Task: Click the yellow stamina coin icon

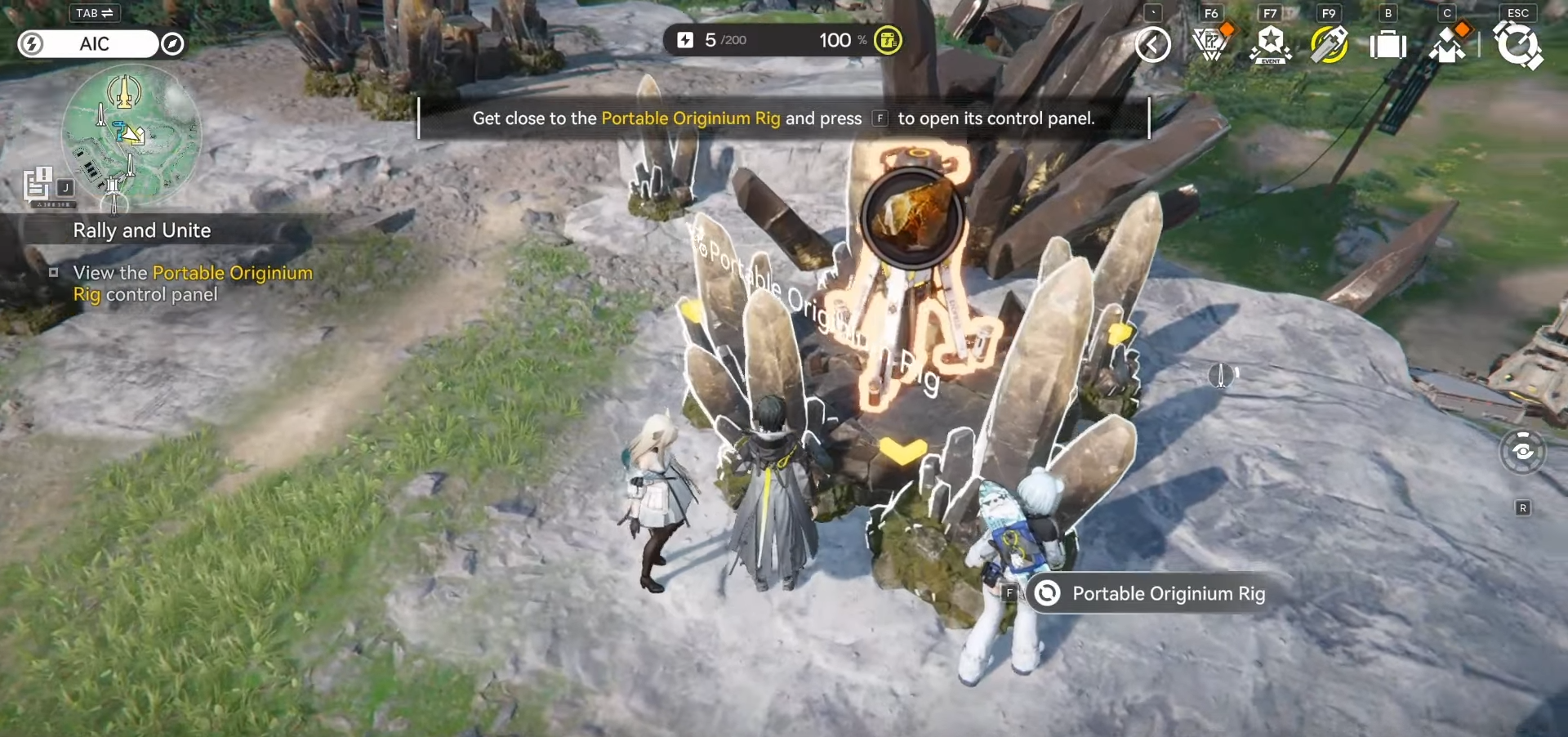Action: coord(888,40)
